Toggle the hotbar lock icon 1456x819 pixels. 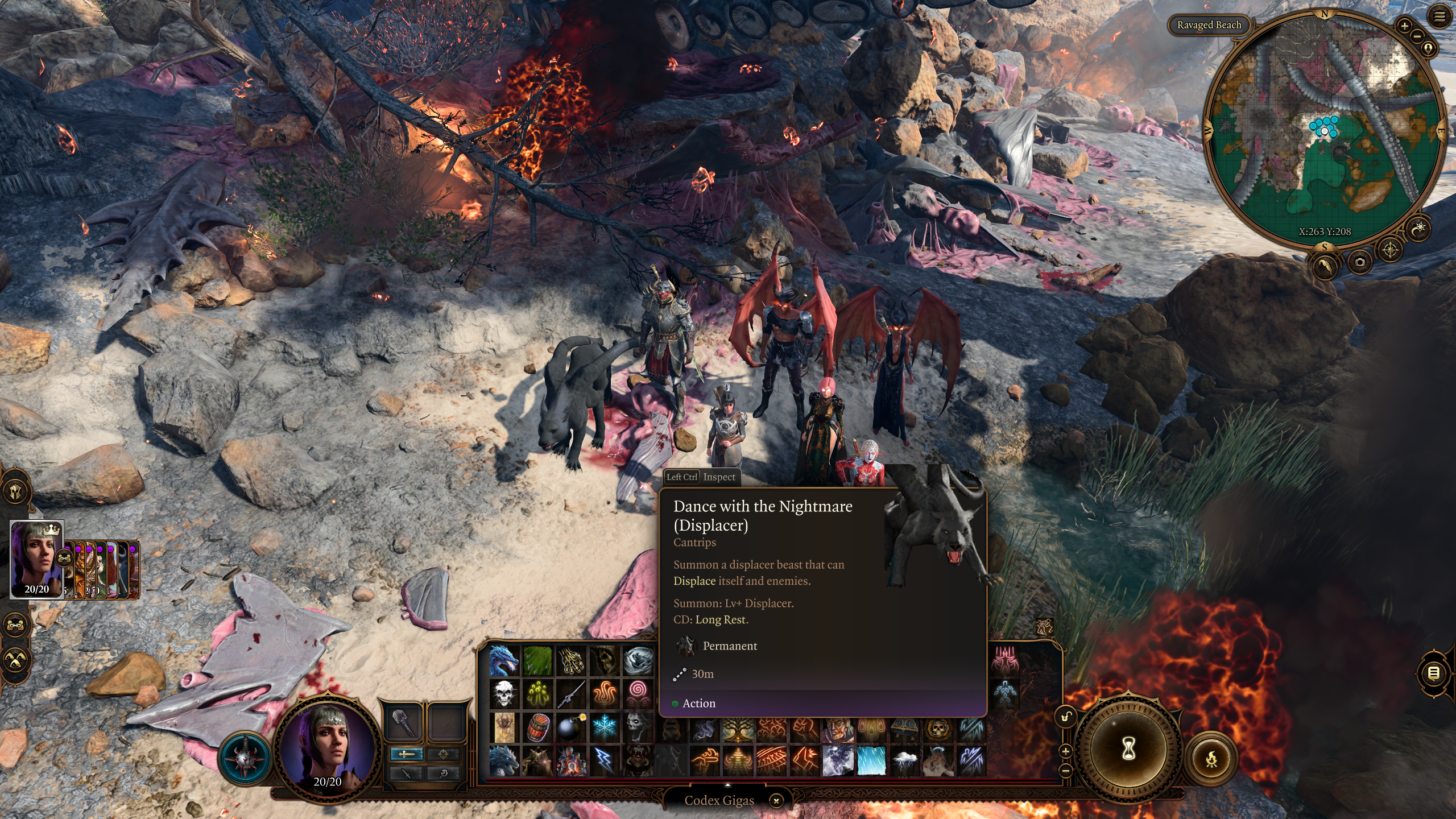[x=1066, y=716]
